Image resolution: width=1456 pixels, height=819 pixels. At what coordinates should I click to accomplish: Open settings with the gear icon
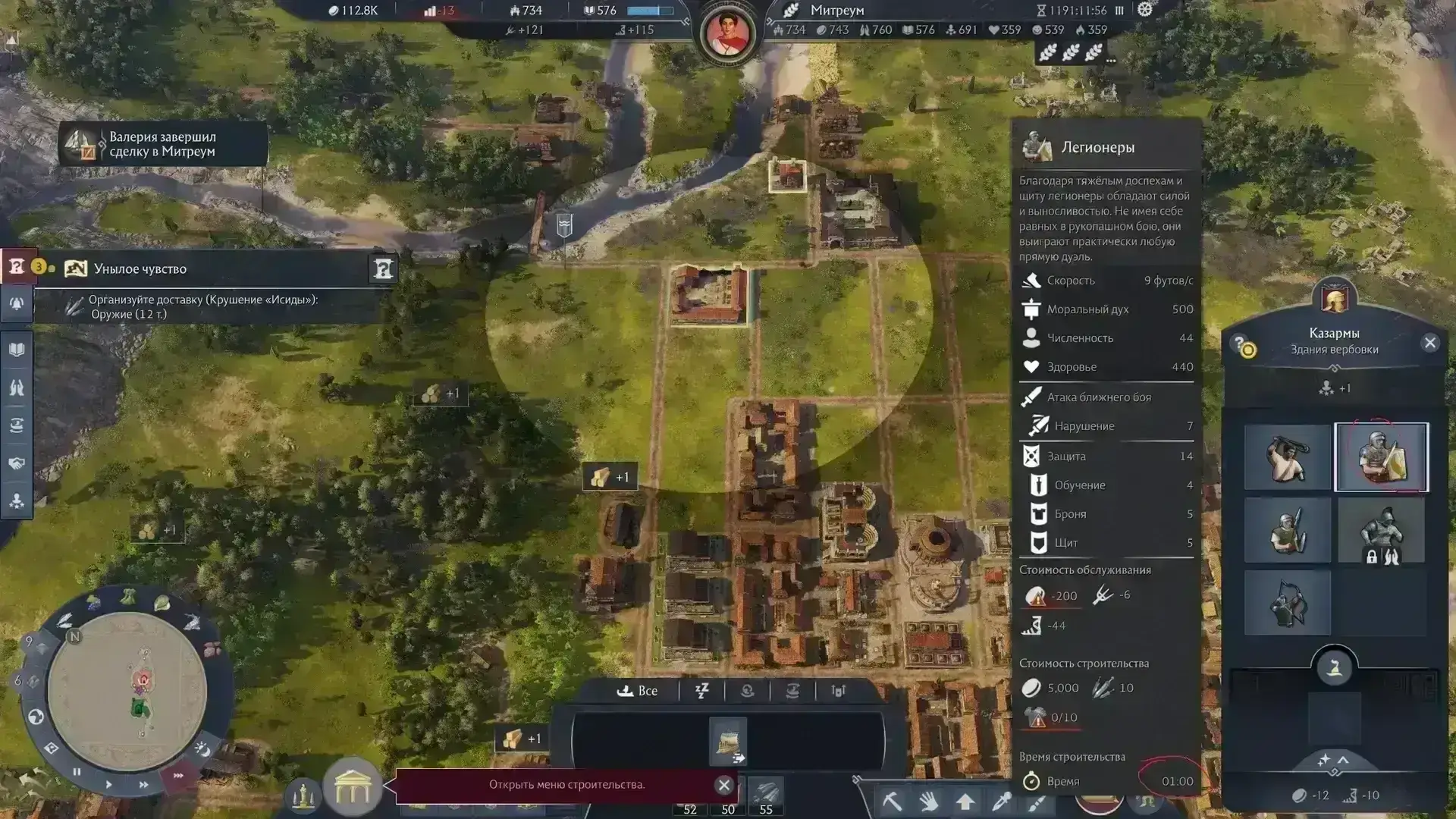pos(1145,10)
